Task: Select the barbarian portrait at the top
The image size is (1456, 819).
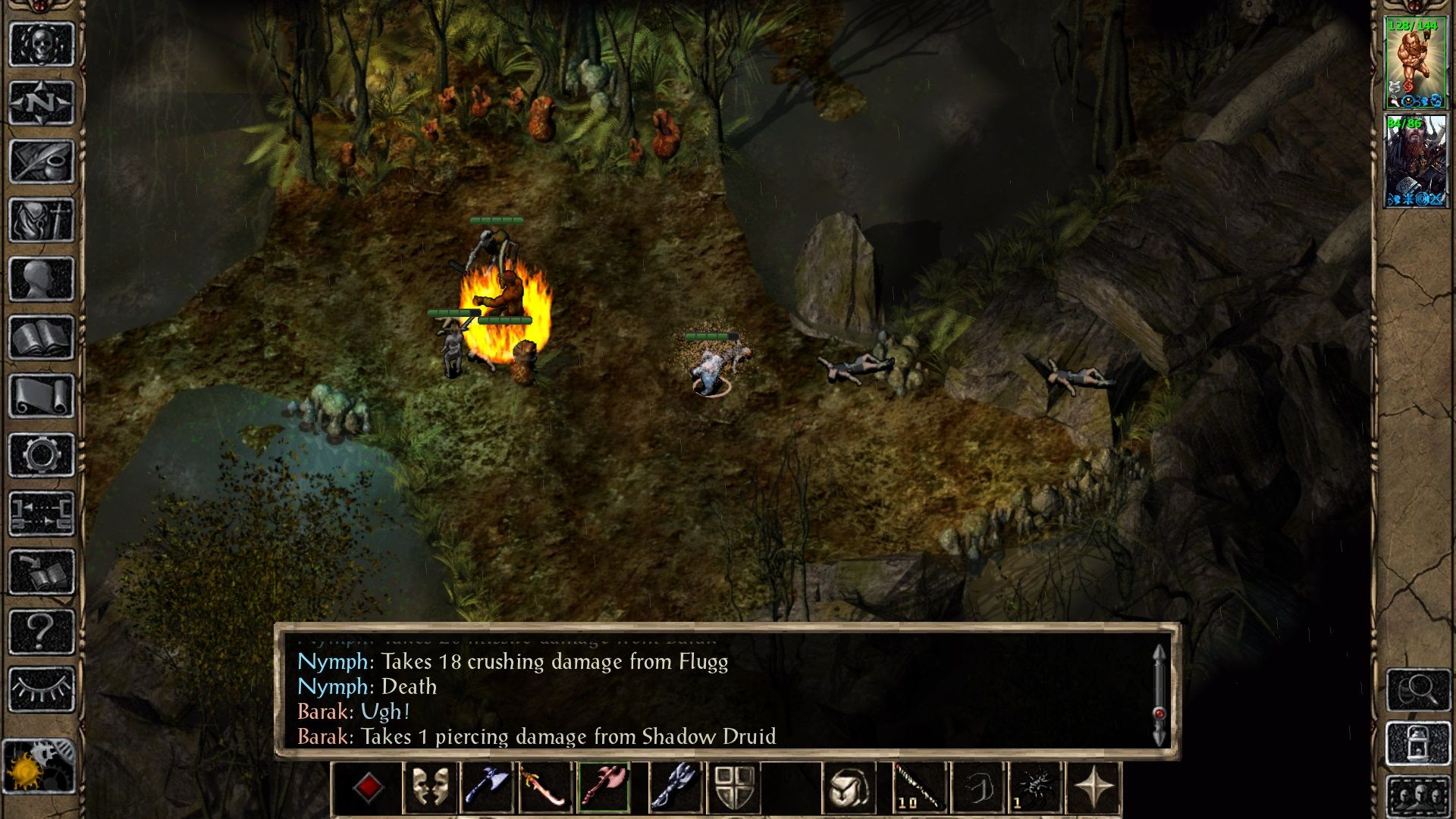Action: point(1415,63)
